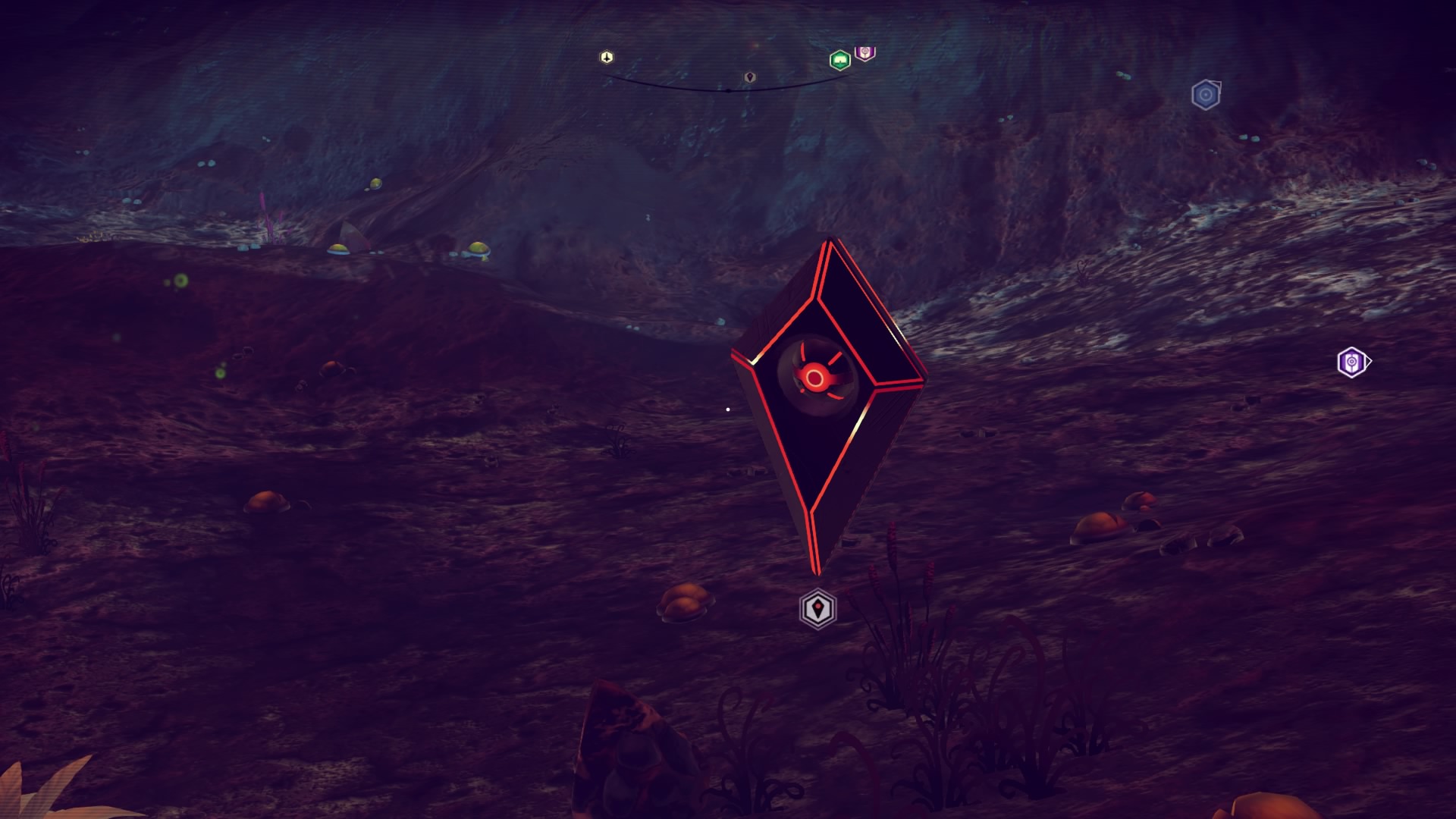
Task: Click the purple hexagon waypoint marker
Action: click(x=1351, y=362)
